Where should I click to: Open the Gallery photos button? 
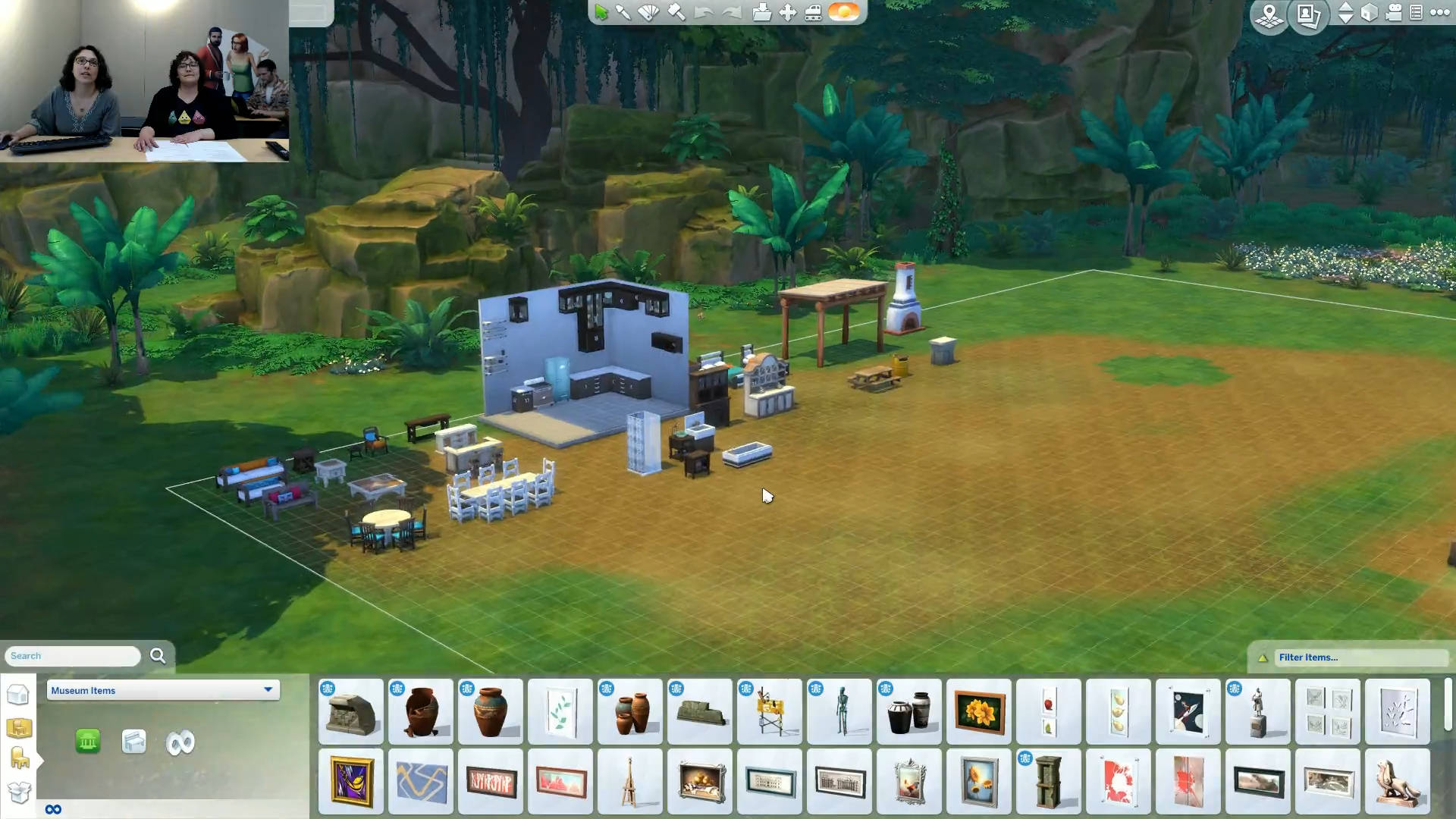coord(1308,15)
